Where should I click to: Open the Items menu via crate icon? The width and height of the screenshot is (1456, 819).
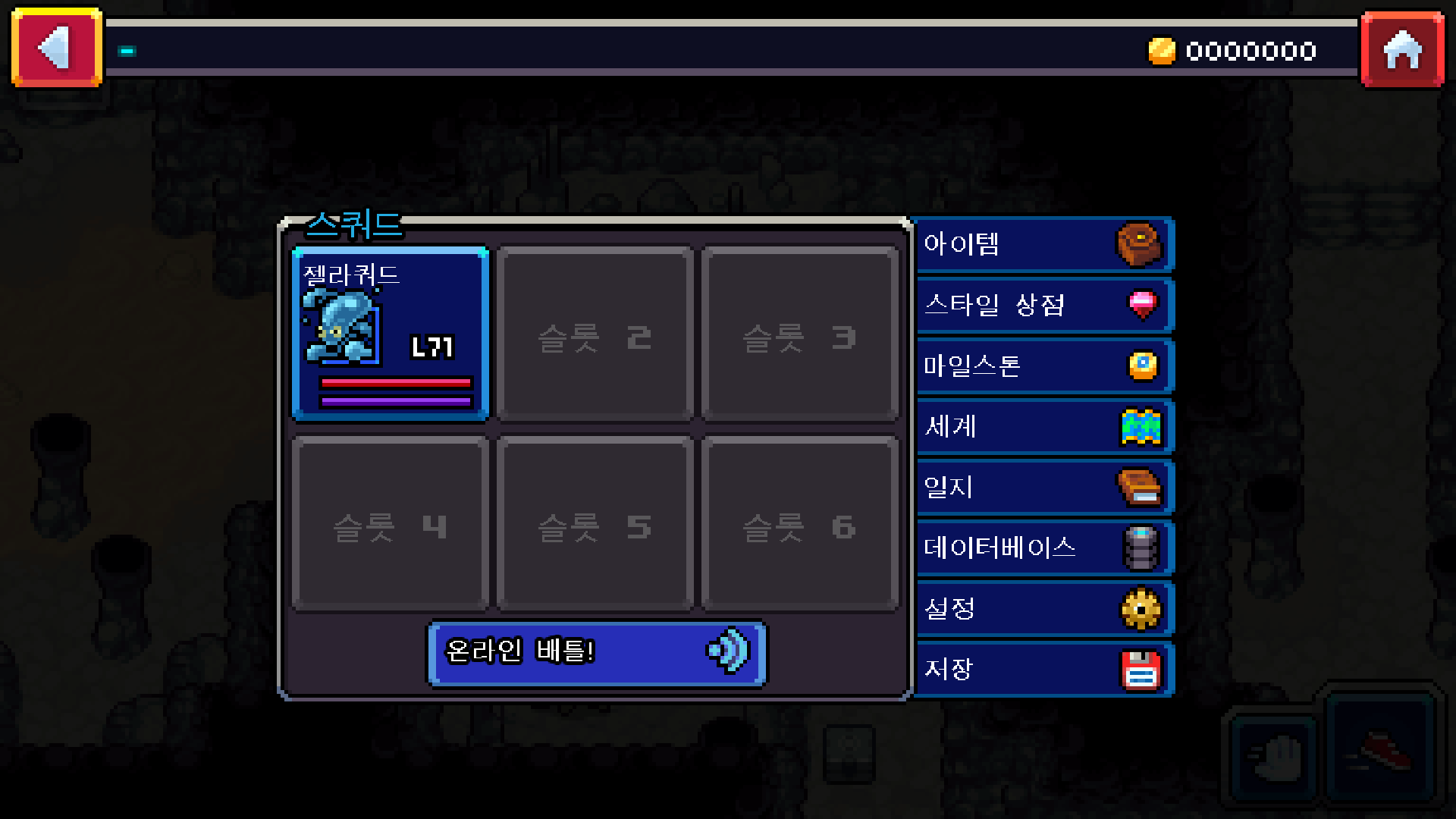[x=1140, y=243]
